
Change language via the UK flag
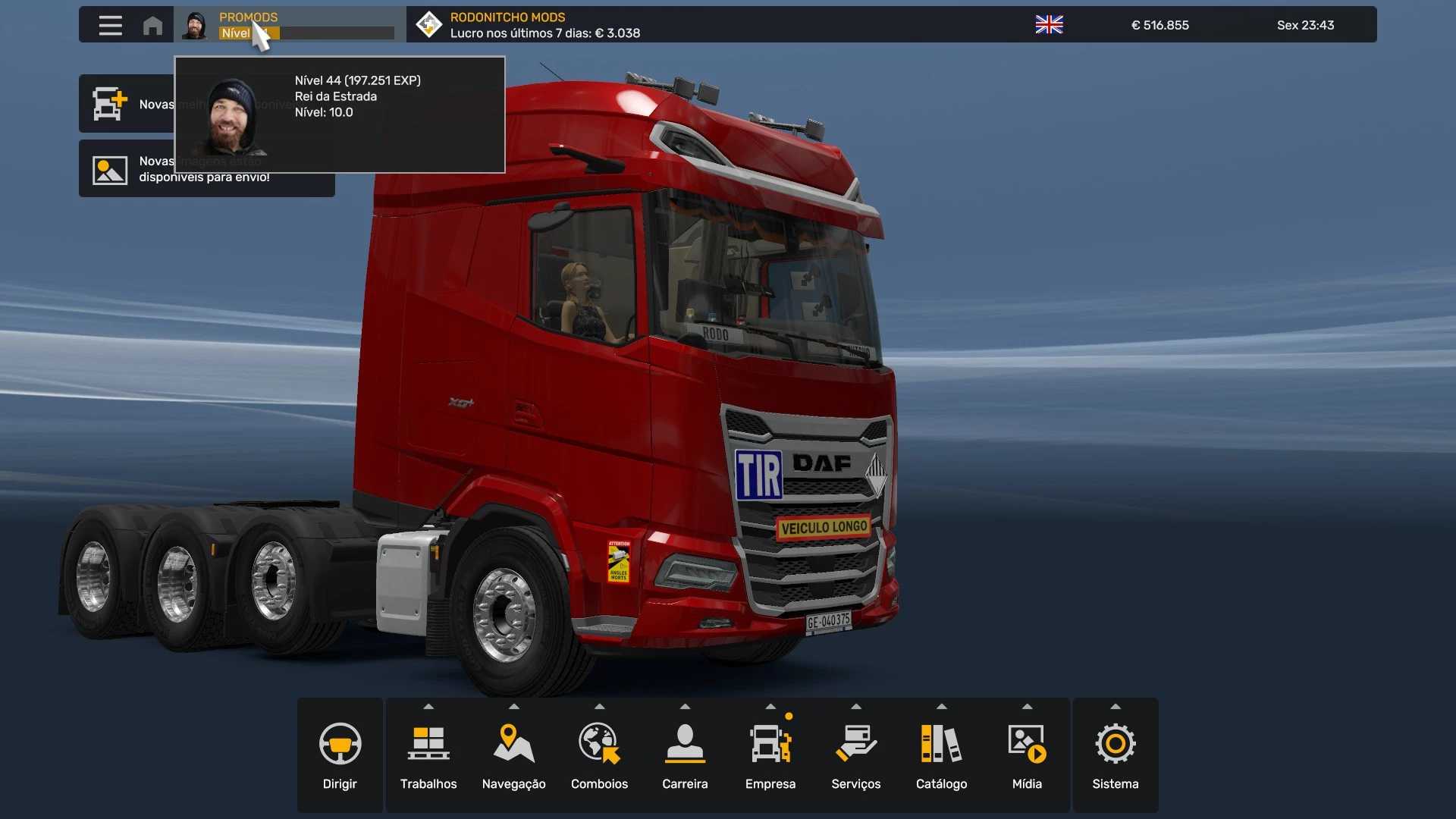[1049, 25]
